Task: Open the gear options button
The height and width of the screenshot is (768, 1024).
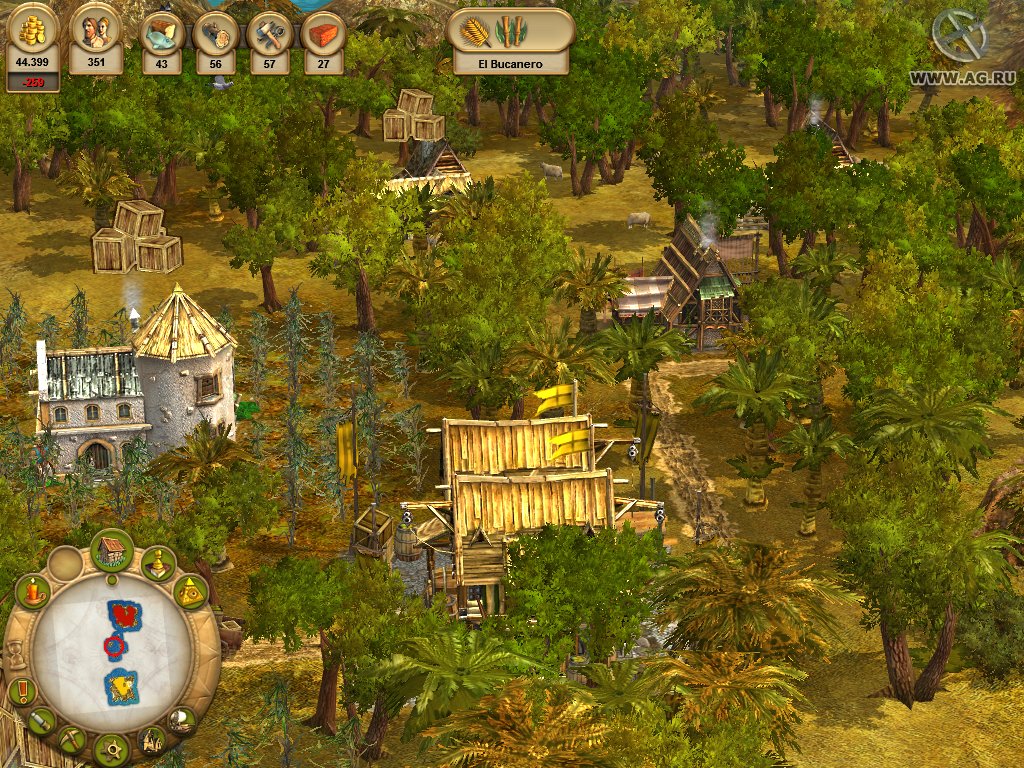Action: tap(111, 748)
